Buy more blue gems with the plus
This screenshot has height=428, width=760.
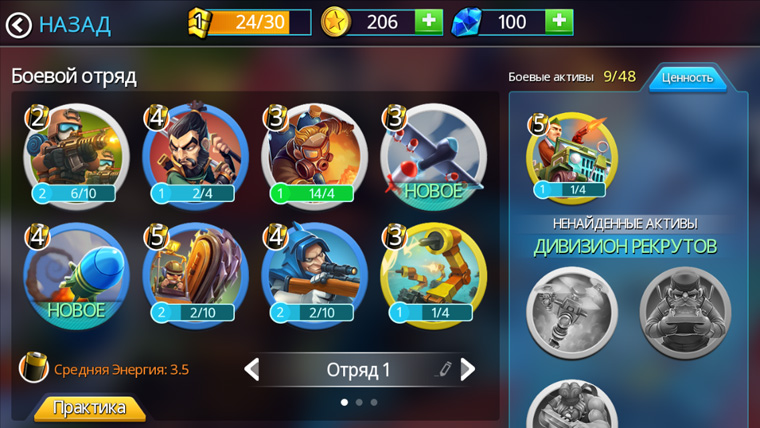pos(559,21)
